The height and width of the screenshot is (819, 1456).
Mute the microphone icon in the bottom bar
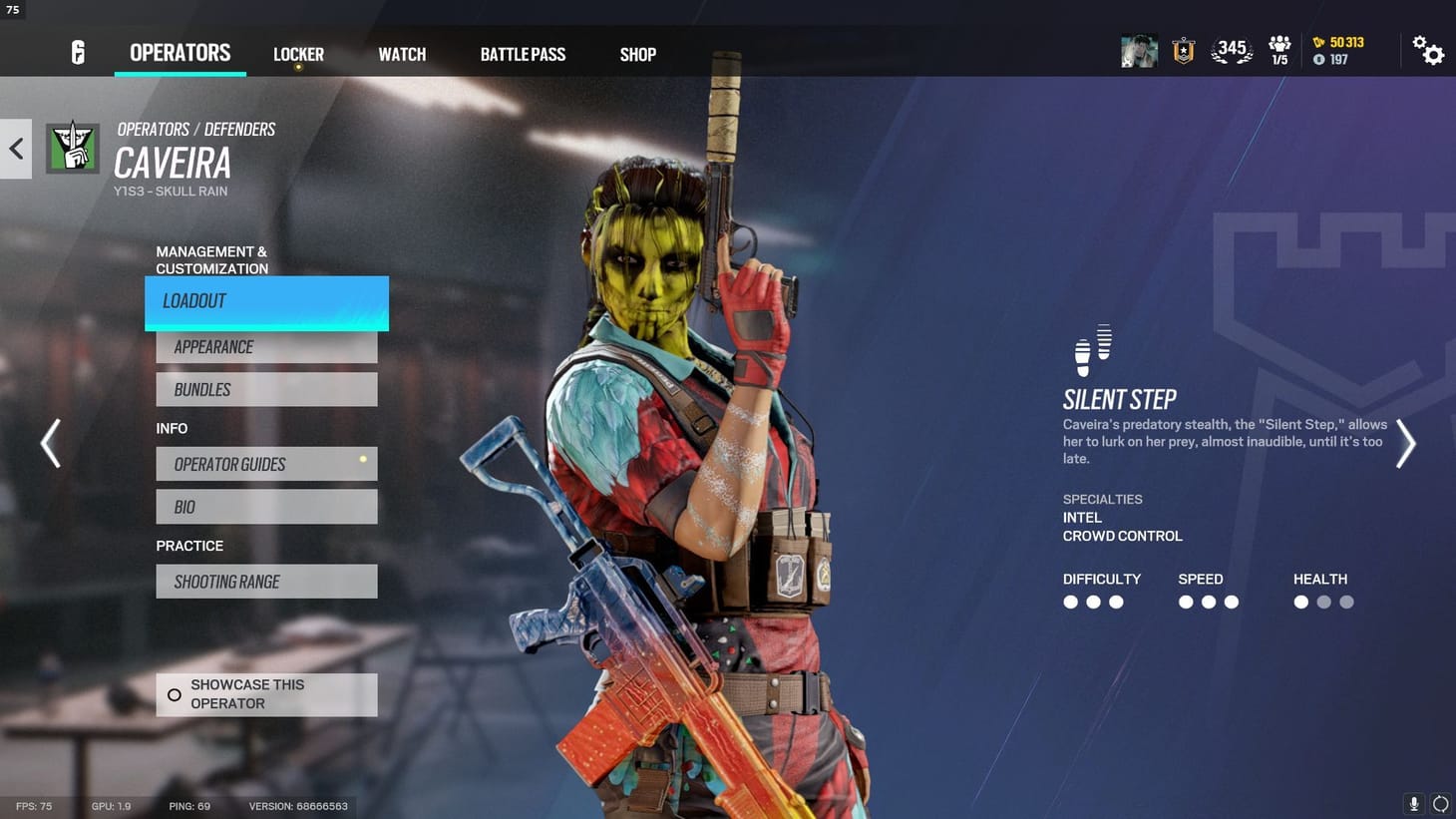pyautogui.click(x=1412, y=804)
